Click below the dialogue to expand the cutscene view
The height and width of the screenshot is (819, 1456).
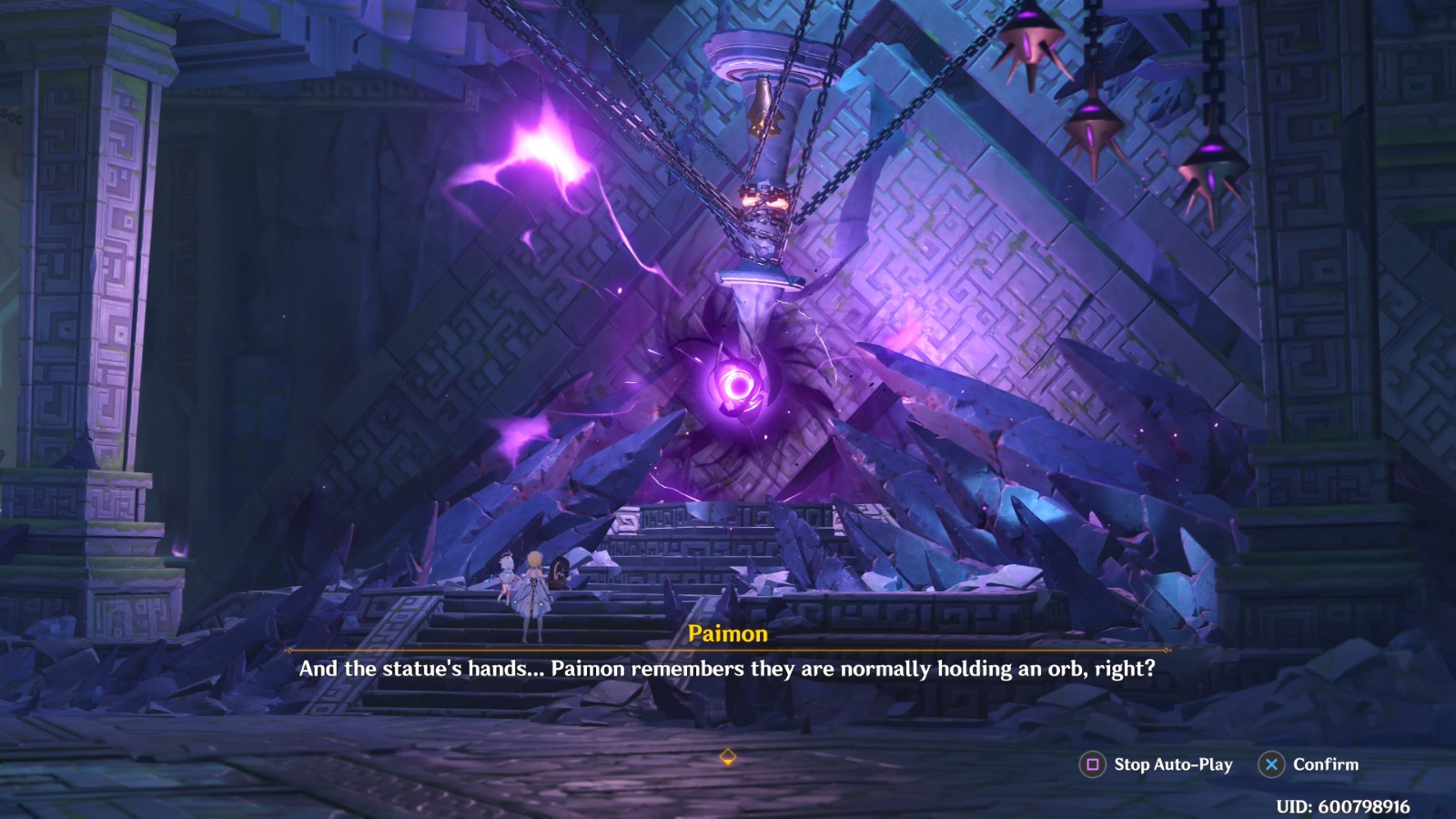[728, 719]
